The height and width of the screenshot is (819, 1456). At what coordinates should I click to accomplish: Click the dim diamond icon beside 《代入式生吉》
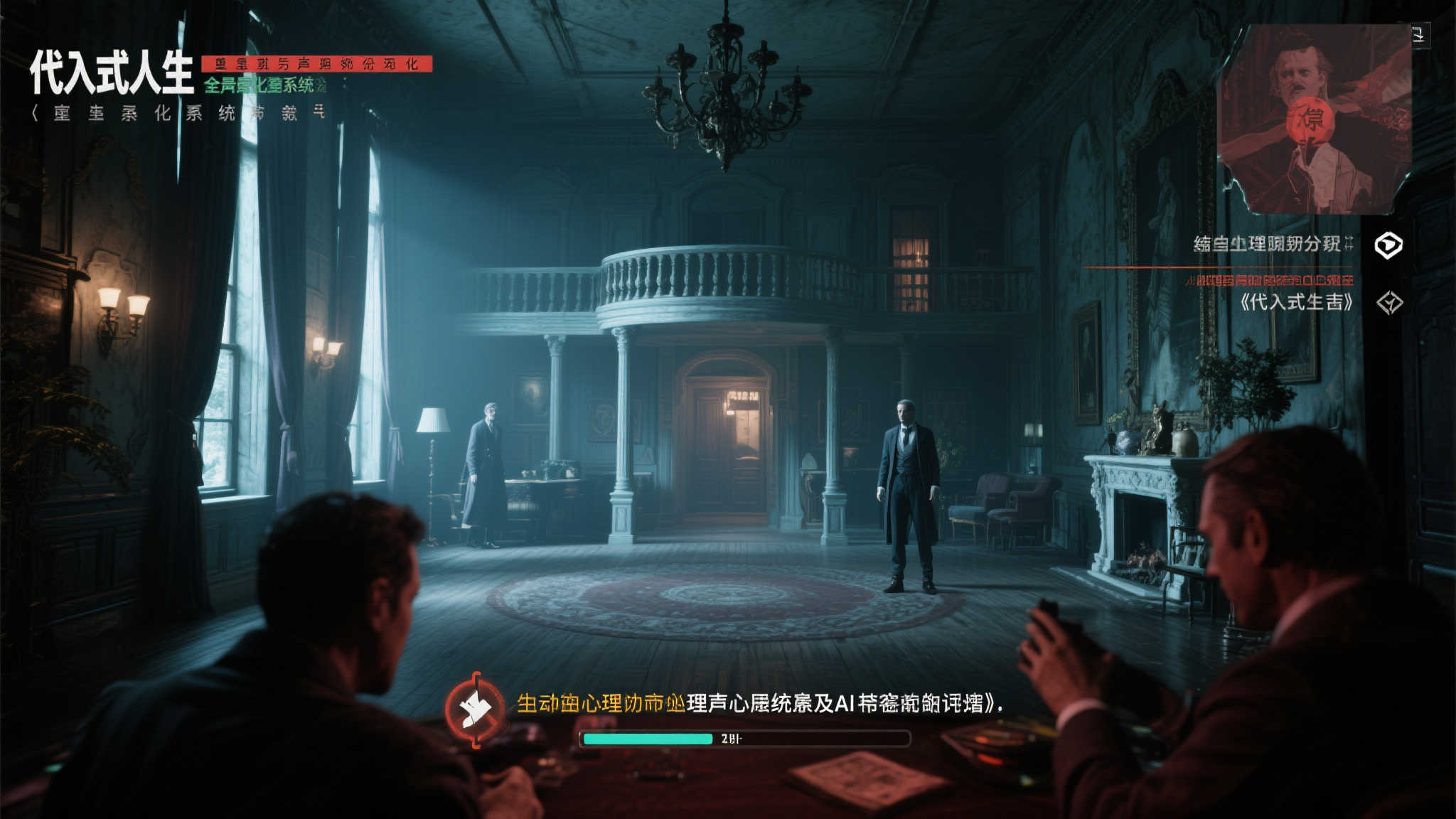tap(1389, 304)
